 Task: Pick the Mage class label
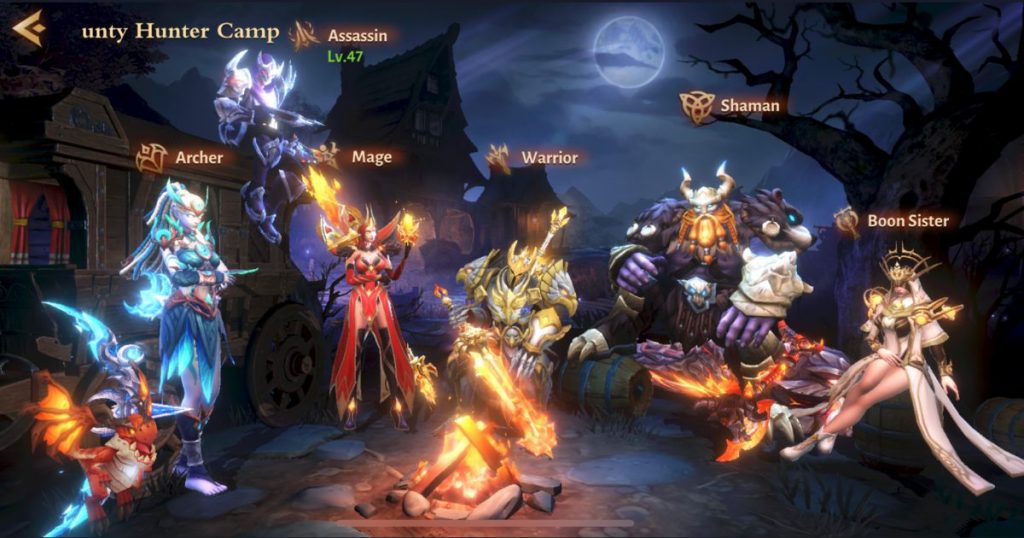(x=371, y=157)
